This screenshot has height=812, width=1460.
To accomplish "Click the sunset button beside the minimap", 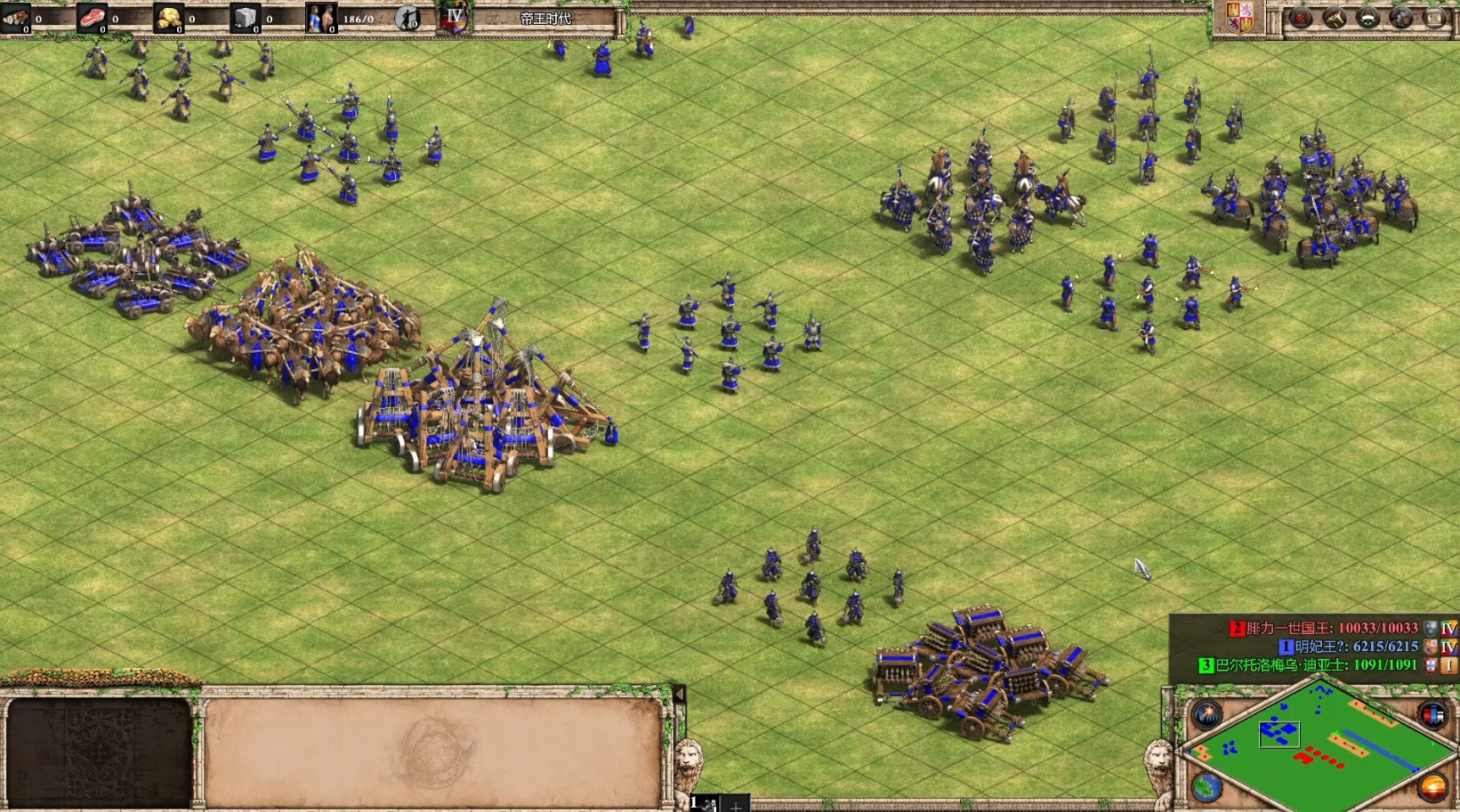I will click(x=1432, y=787).
